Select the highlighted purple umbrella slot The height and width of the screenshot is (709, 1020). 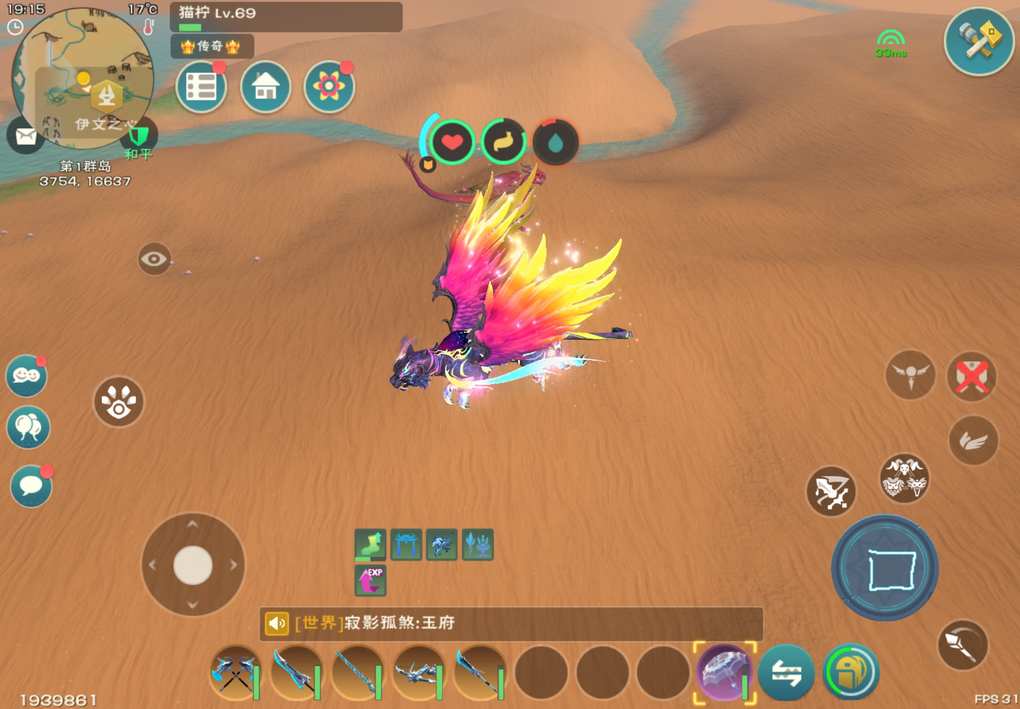[x=723, y=672]
